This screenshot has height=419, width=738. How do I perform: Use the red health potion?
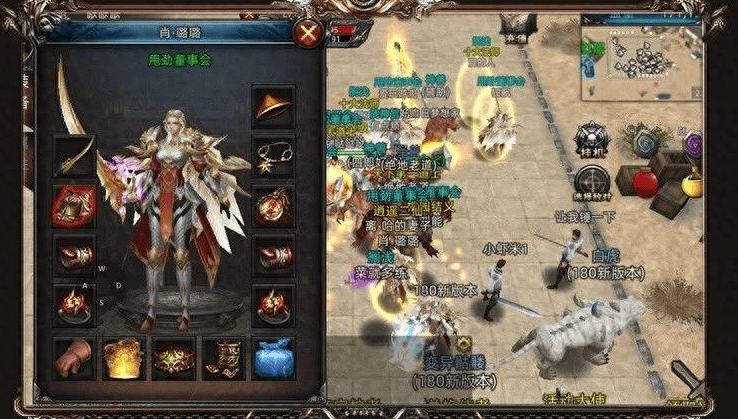(x=645, y=184)
